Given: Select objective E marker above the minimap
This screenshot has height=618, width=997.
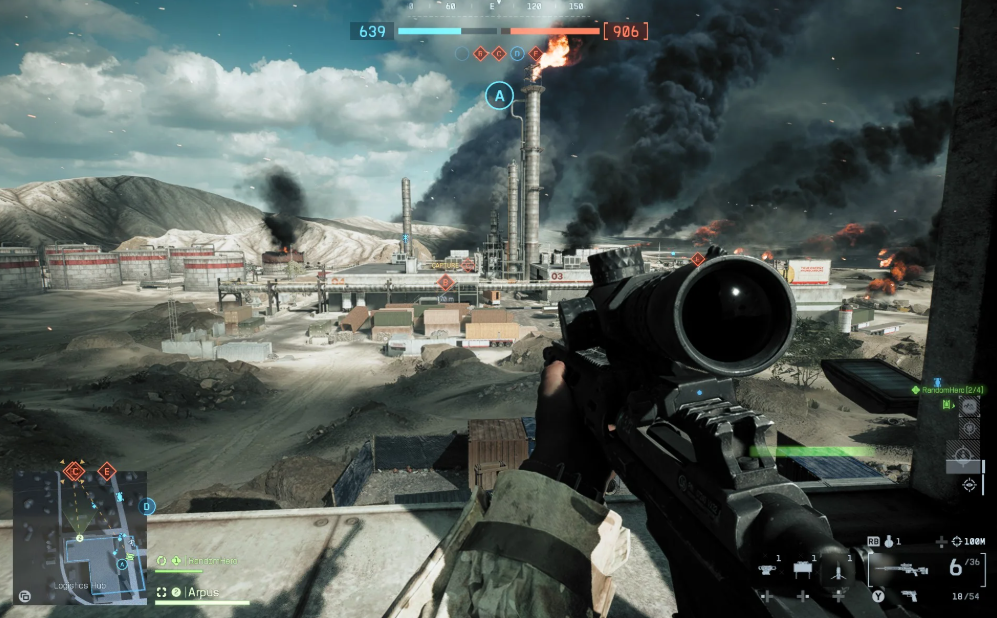Looking at the screenshot, I should pyautogui.click(x=106, y=470).
